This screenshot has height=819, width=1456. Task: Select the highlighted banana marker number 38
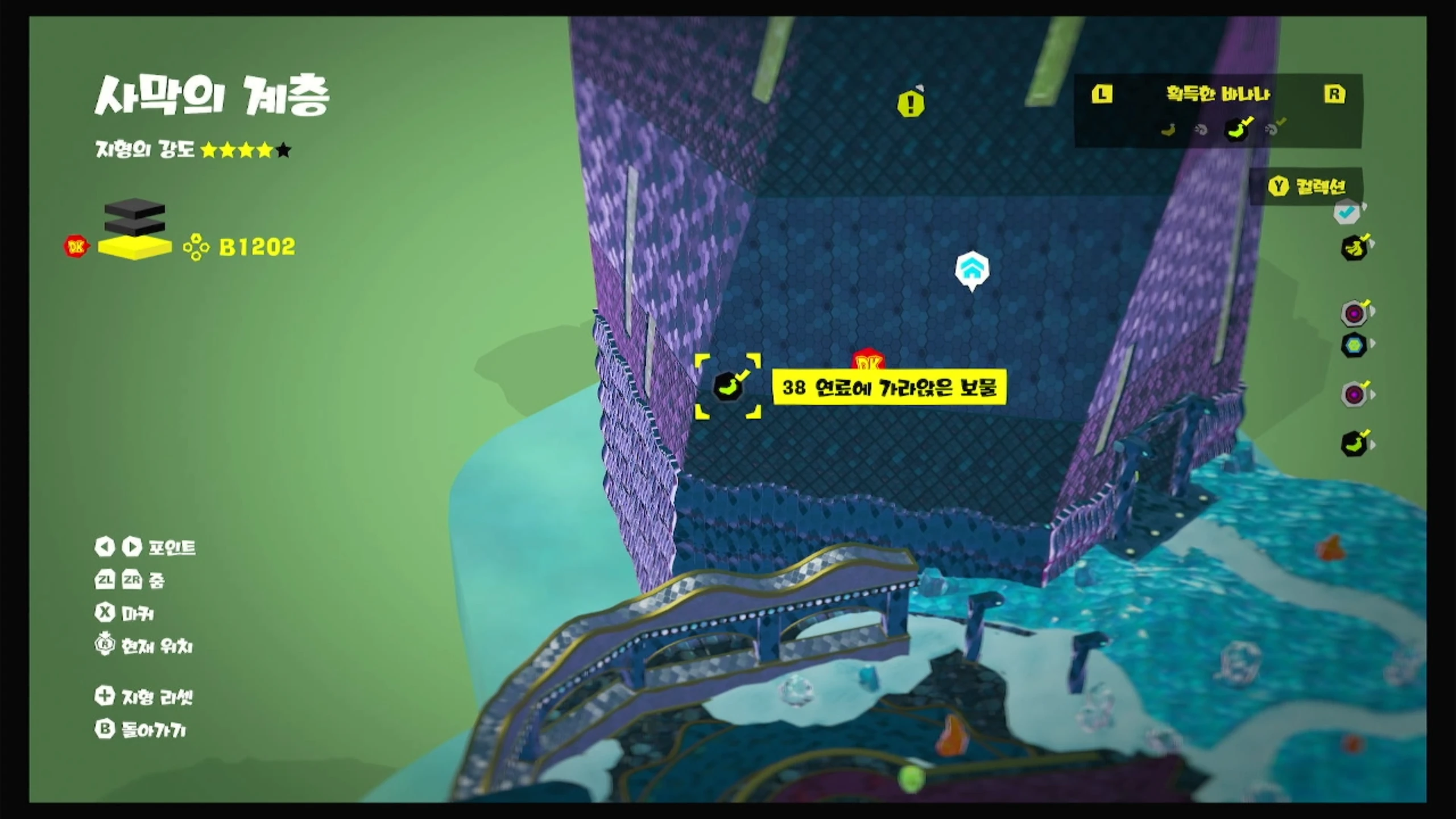click(728, 387)
